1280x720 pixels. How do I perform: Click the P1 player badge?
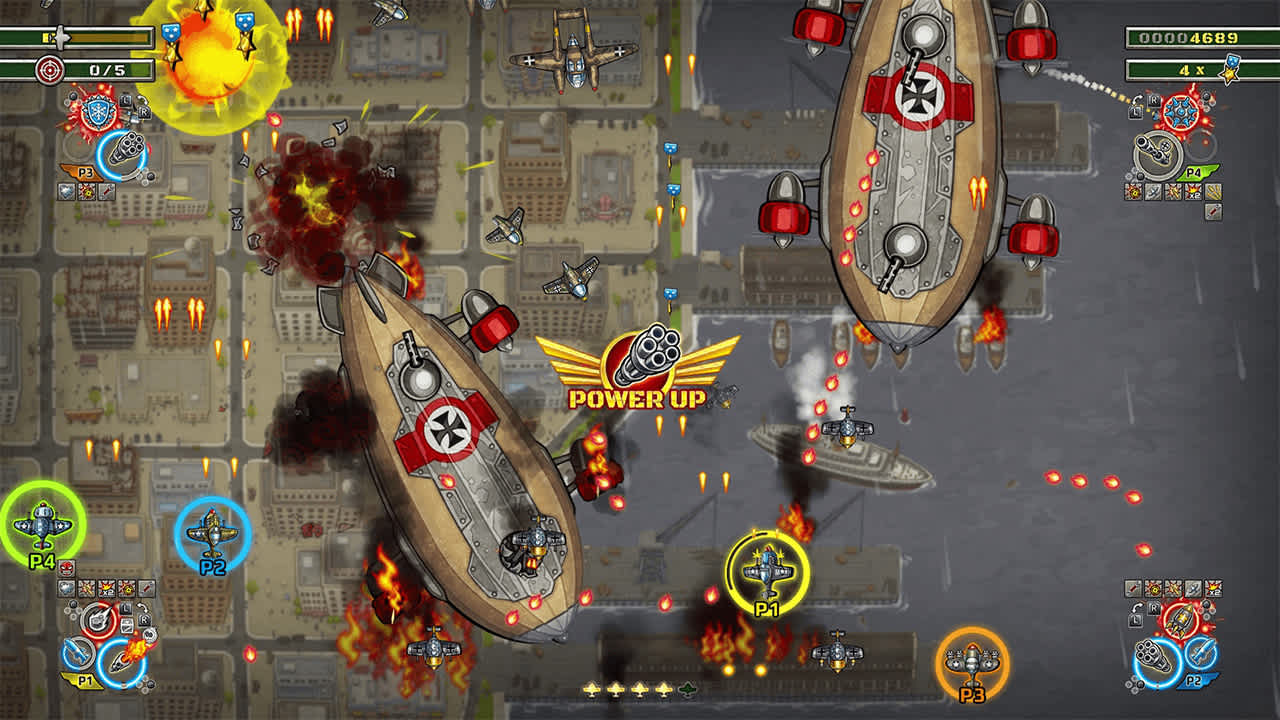85,678
